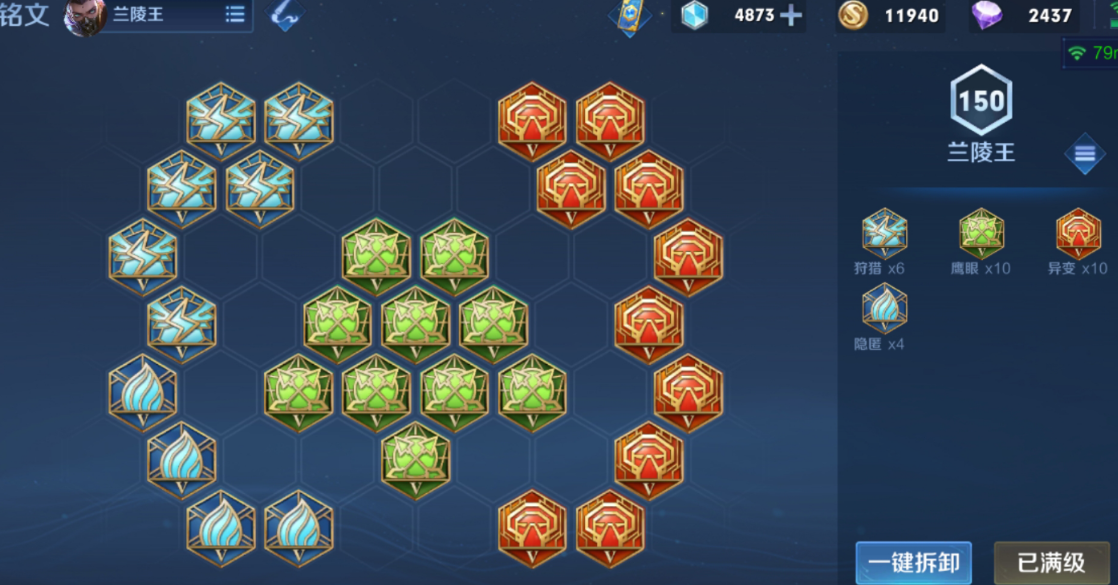
Task: Open the 兰陵王 rune page dropdown
Action: [x=235, y=15]
